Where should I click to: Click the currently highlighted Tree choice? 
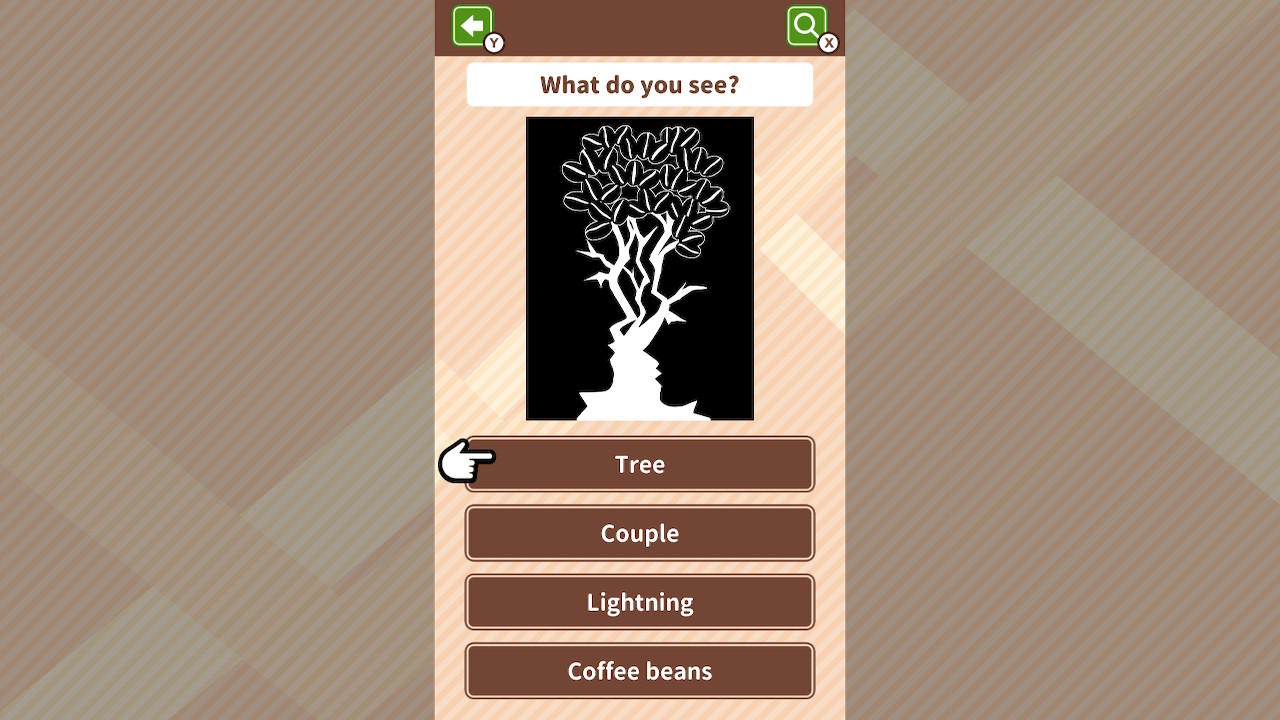click(x=639, y=464)
